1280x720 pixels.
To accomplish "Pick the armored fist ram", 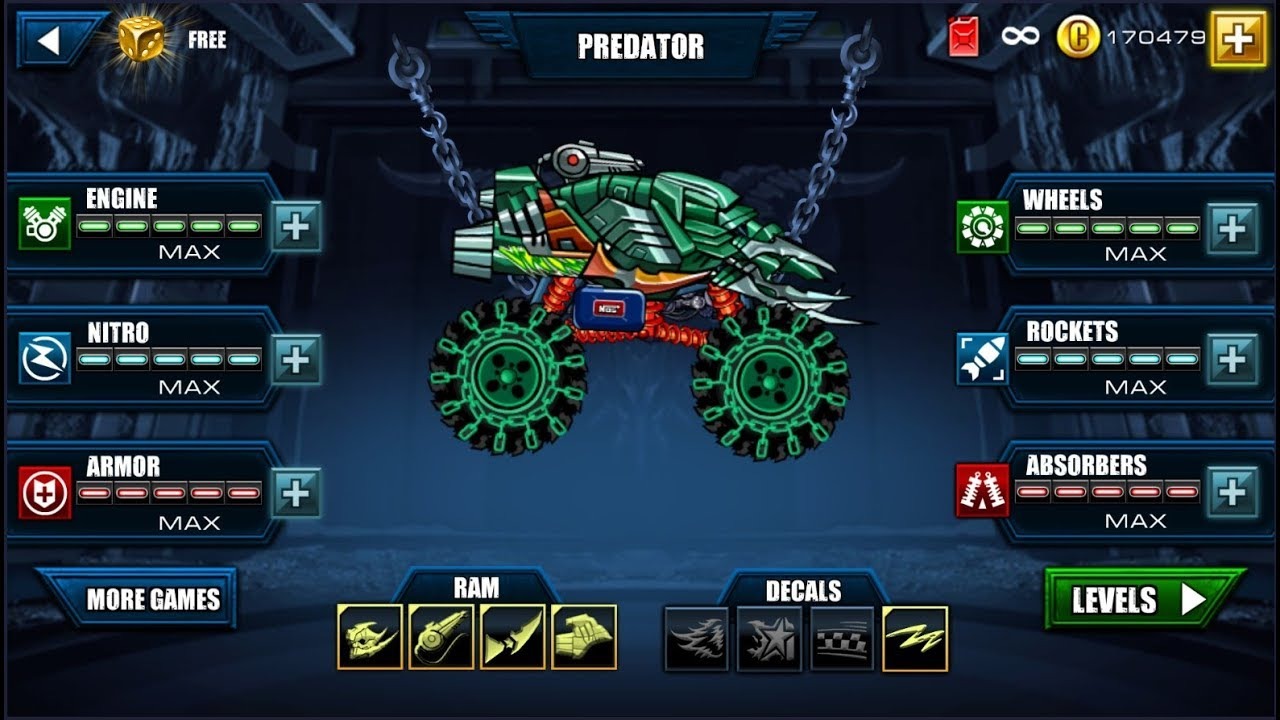I will 584,637.
